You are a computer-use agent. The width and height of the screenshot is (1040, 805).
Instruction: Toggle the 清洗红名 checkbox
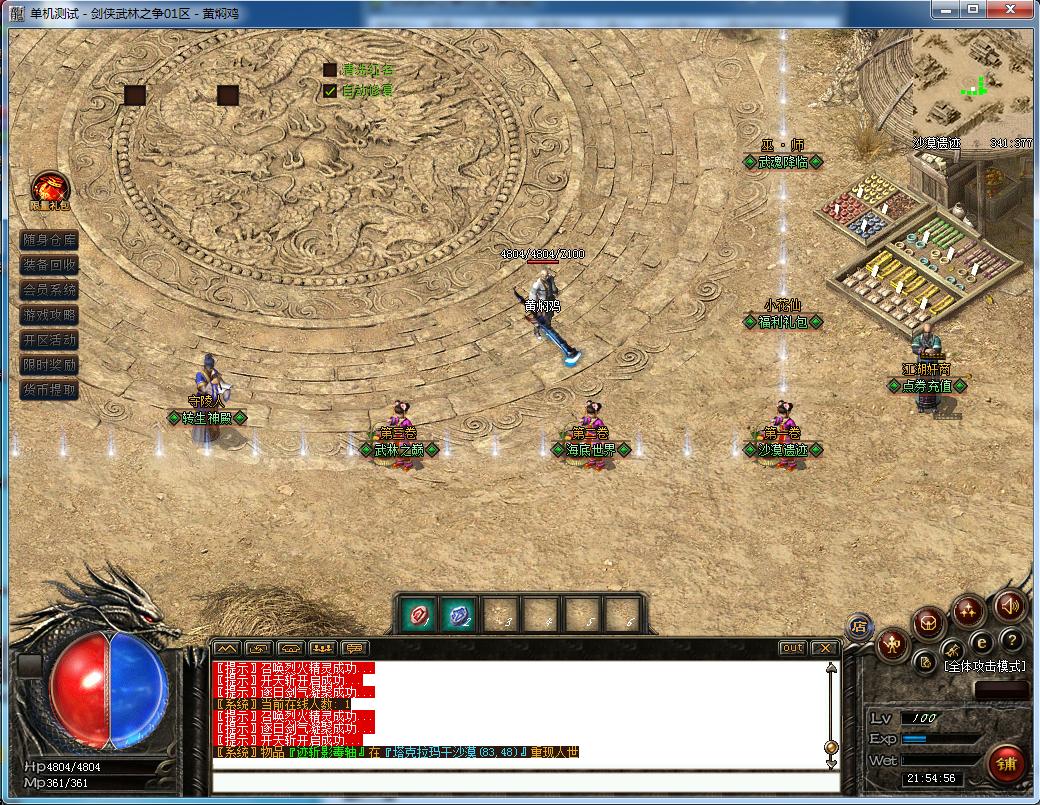click(330, 70)
